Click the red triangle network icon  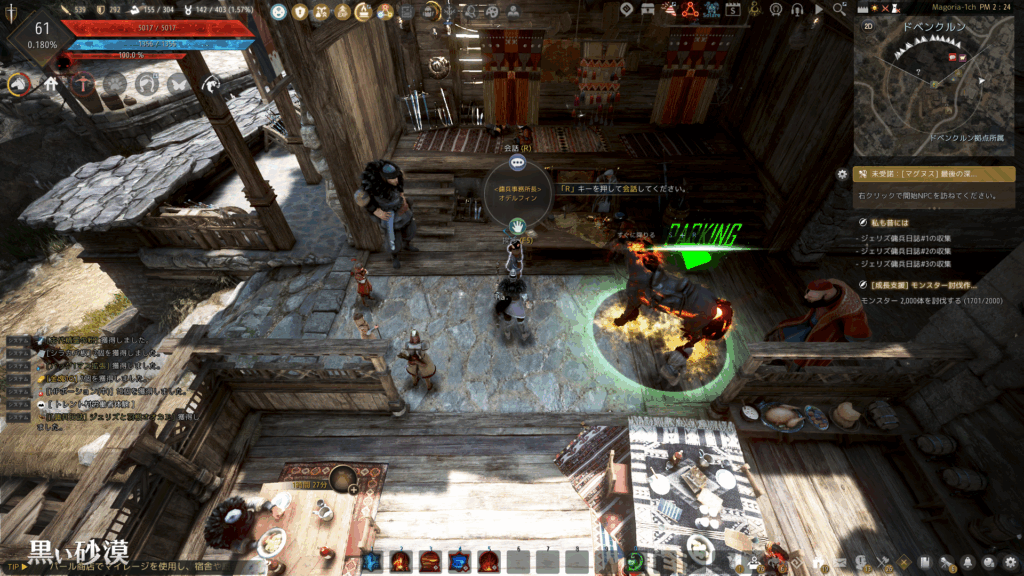coord(689,11)
